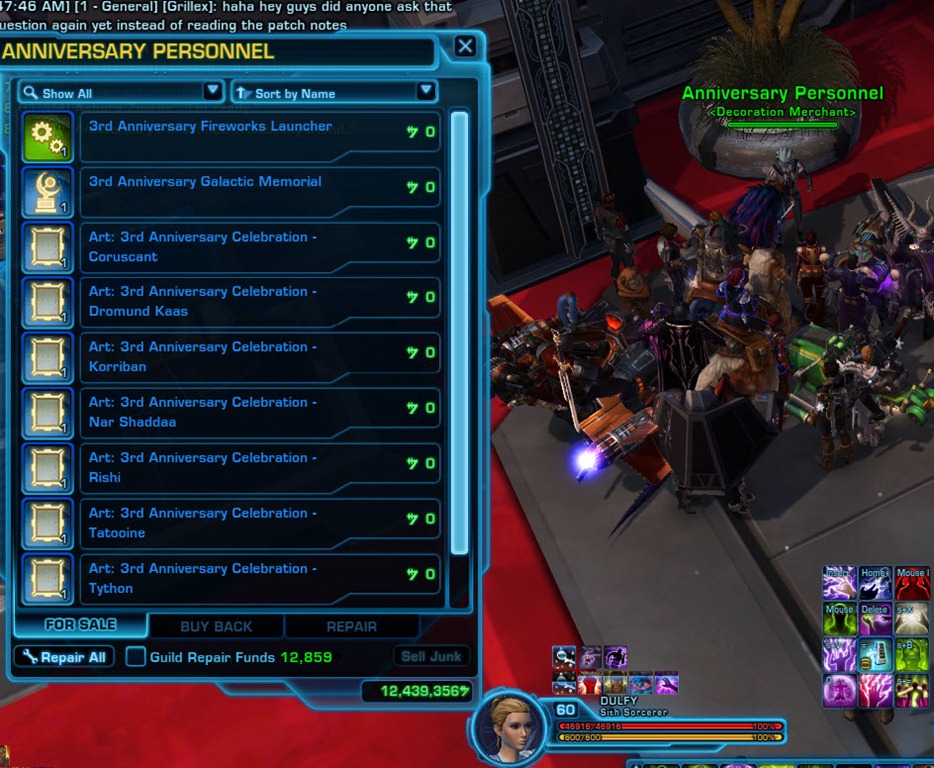This screenshot has width=934, height=768.
Task: Choose the Coruscant celebration art item
Action: (x=259, y=246)
